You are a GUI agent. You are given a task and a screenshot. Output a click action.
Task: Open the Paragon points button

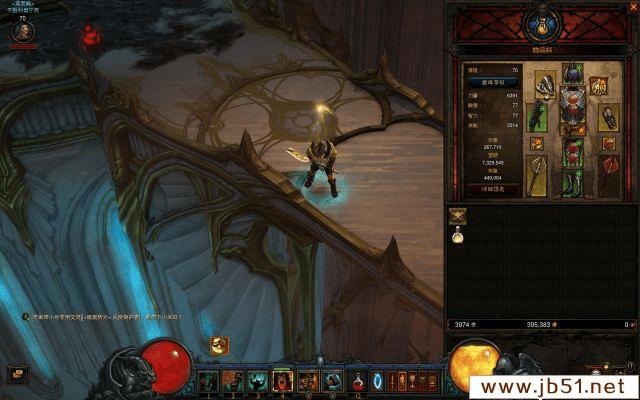point(493,83)
